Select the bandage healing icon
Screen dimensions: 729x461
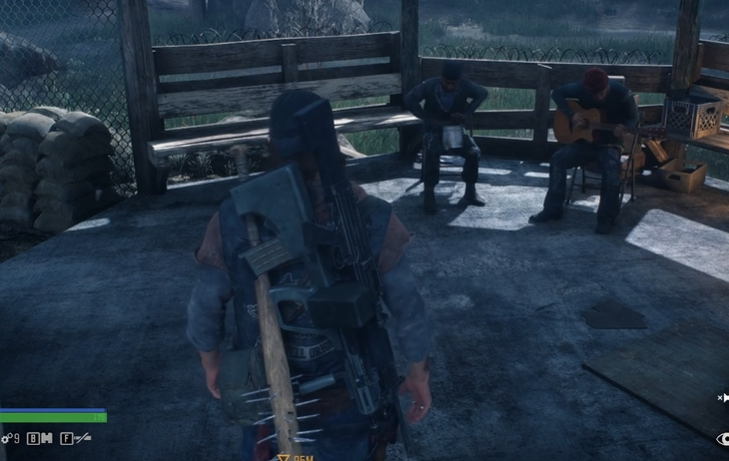(46, 438)
